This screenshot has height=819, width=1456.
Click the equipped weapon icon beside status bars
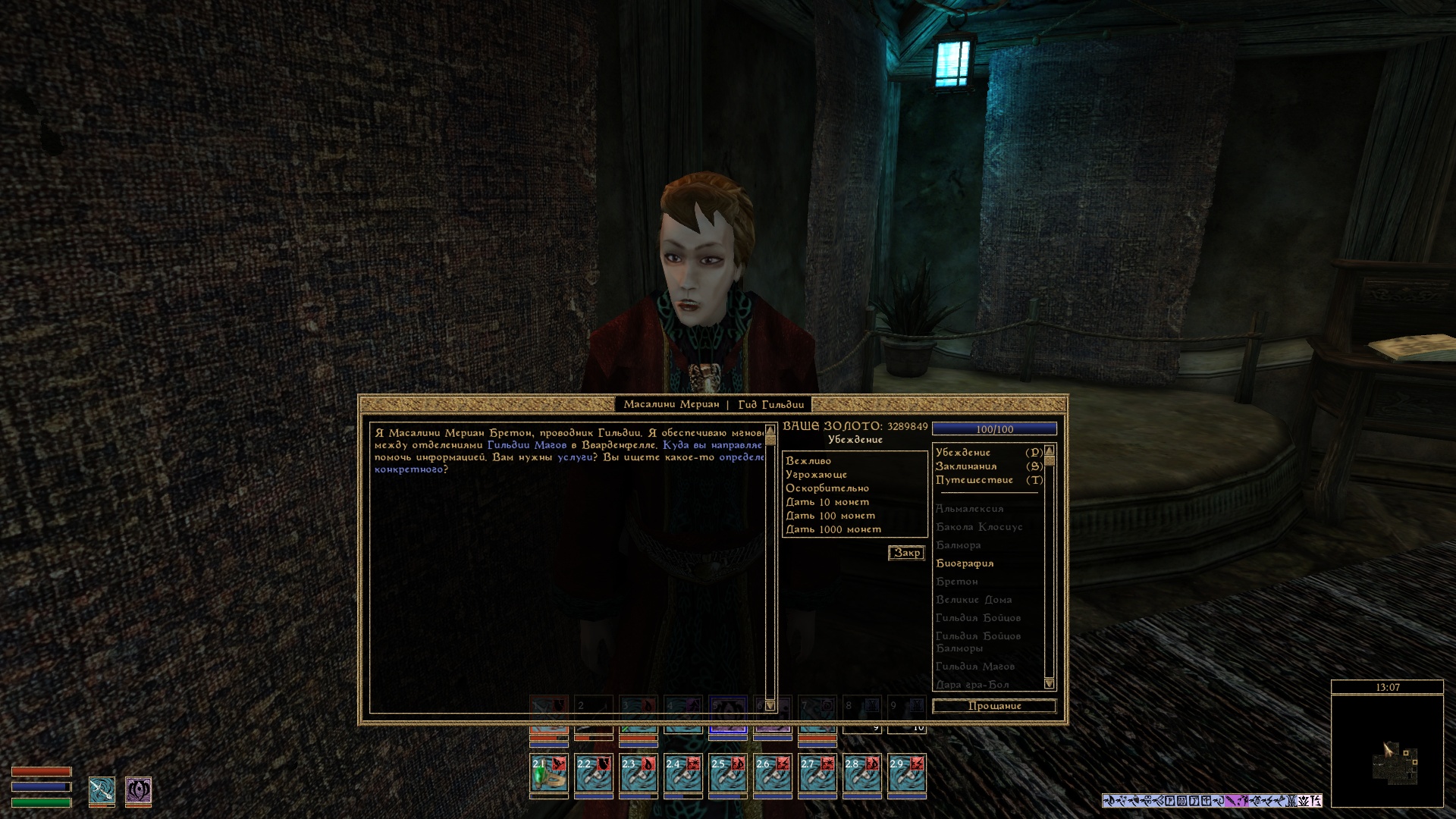[x=102, y=790]
